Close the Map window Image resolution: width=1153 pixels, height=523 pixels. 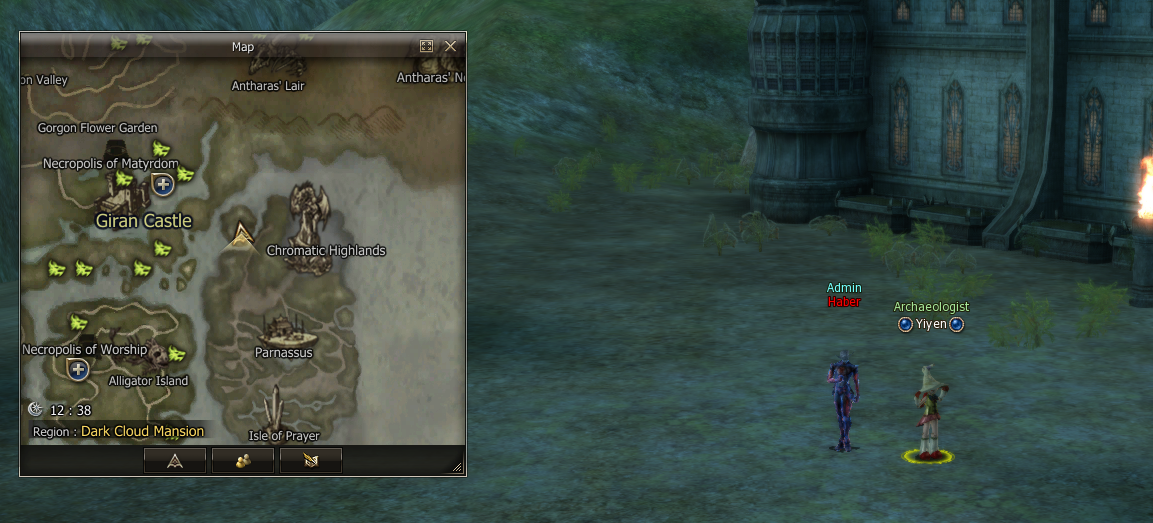pos(450,46)
